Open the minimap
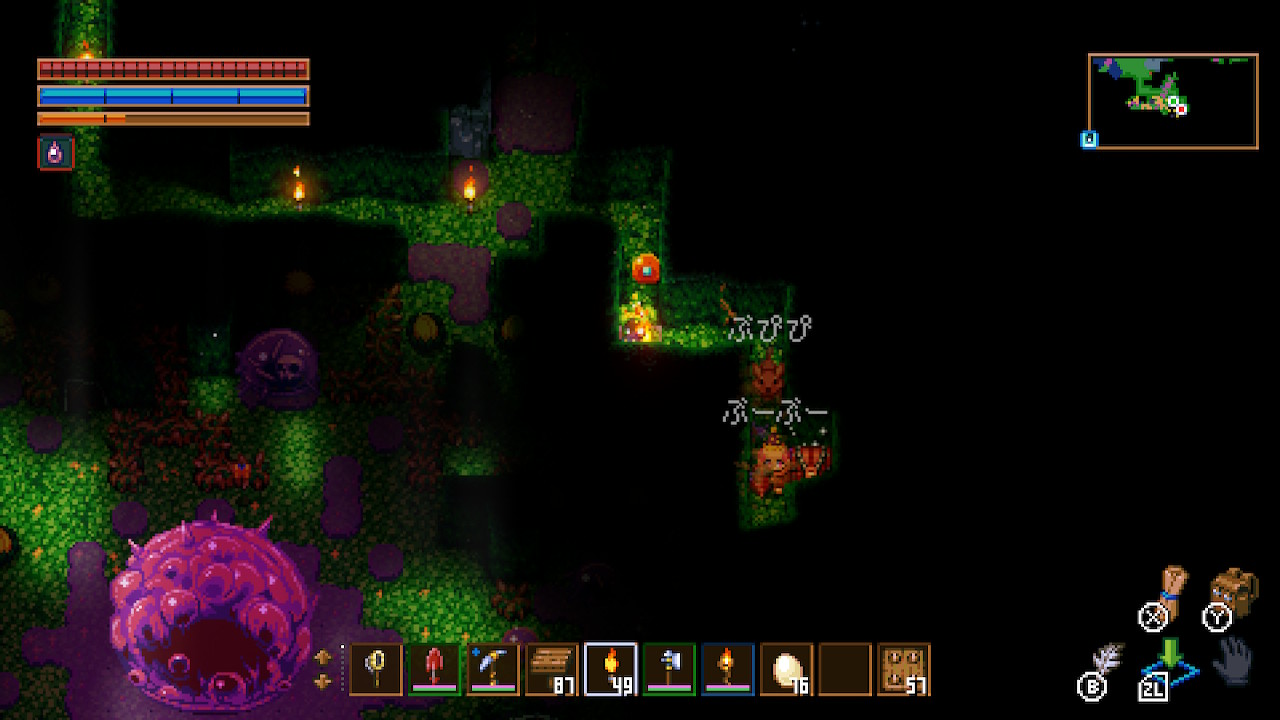Screen dimensions: 1280x720 click(1173, 101)
